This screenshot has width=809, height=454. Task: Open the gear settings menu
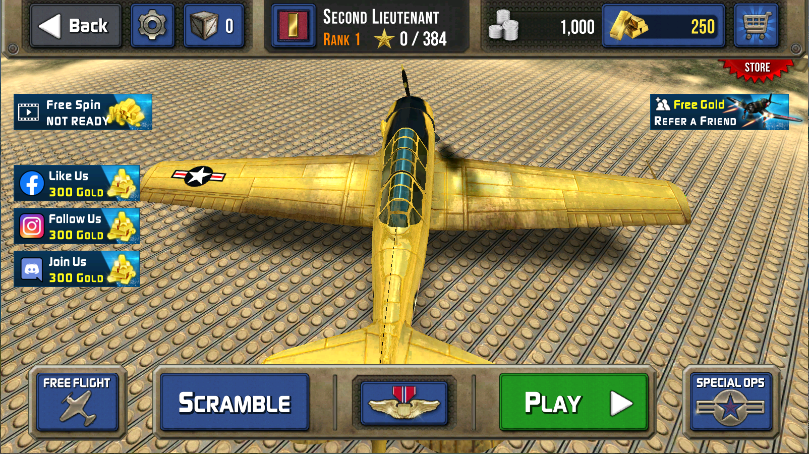coord(153,26)
